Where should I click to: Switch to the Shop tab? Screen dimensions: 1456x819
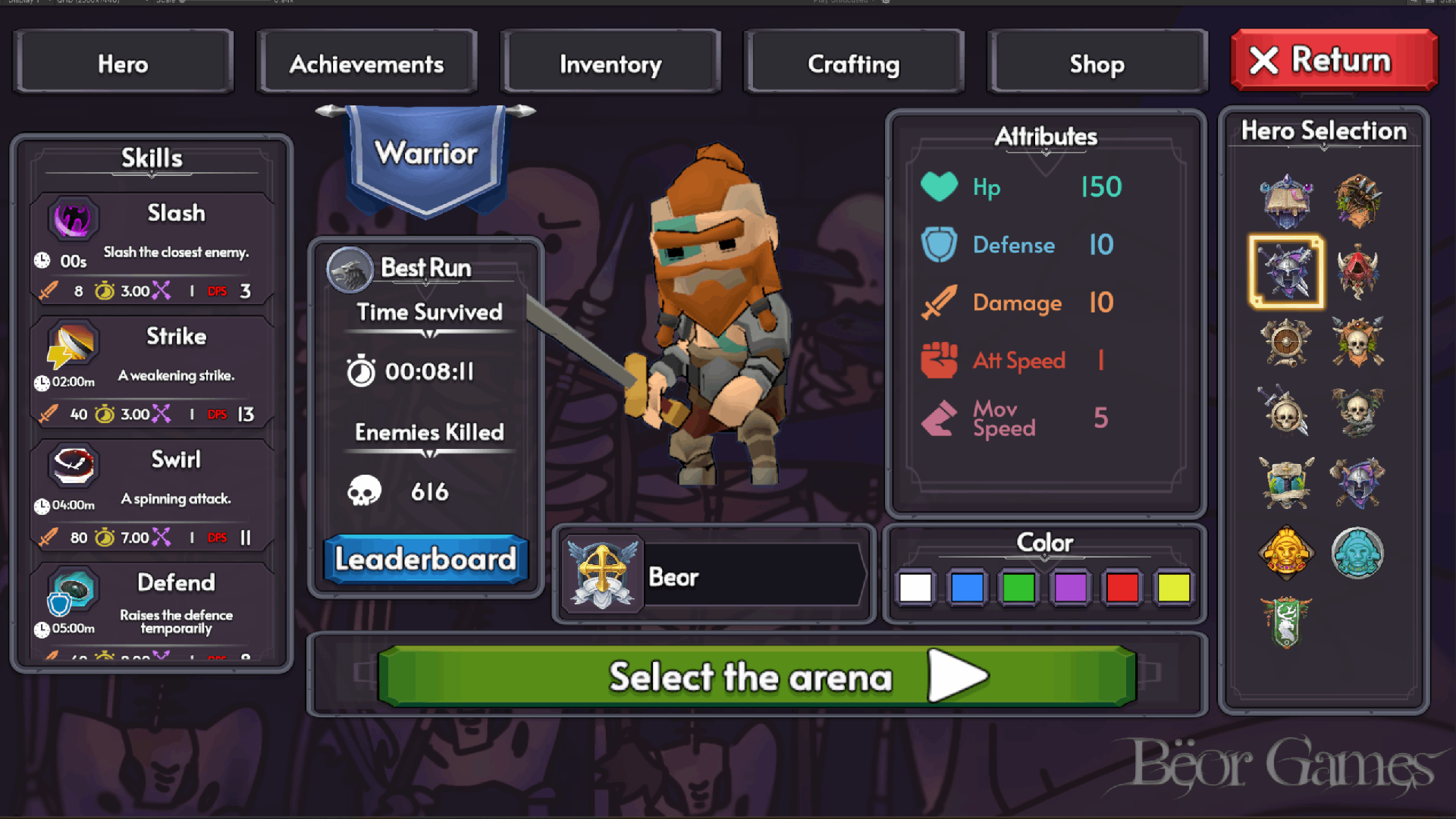click(x=1097, y=64)
